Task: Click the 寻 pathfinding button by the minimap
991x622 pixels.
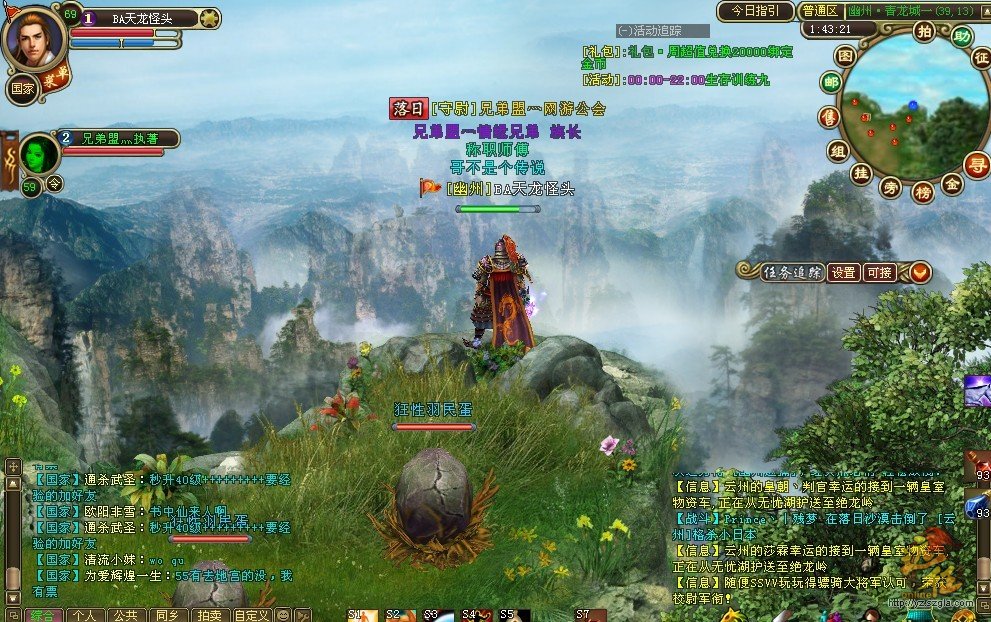Action: (976, 164)
